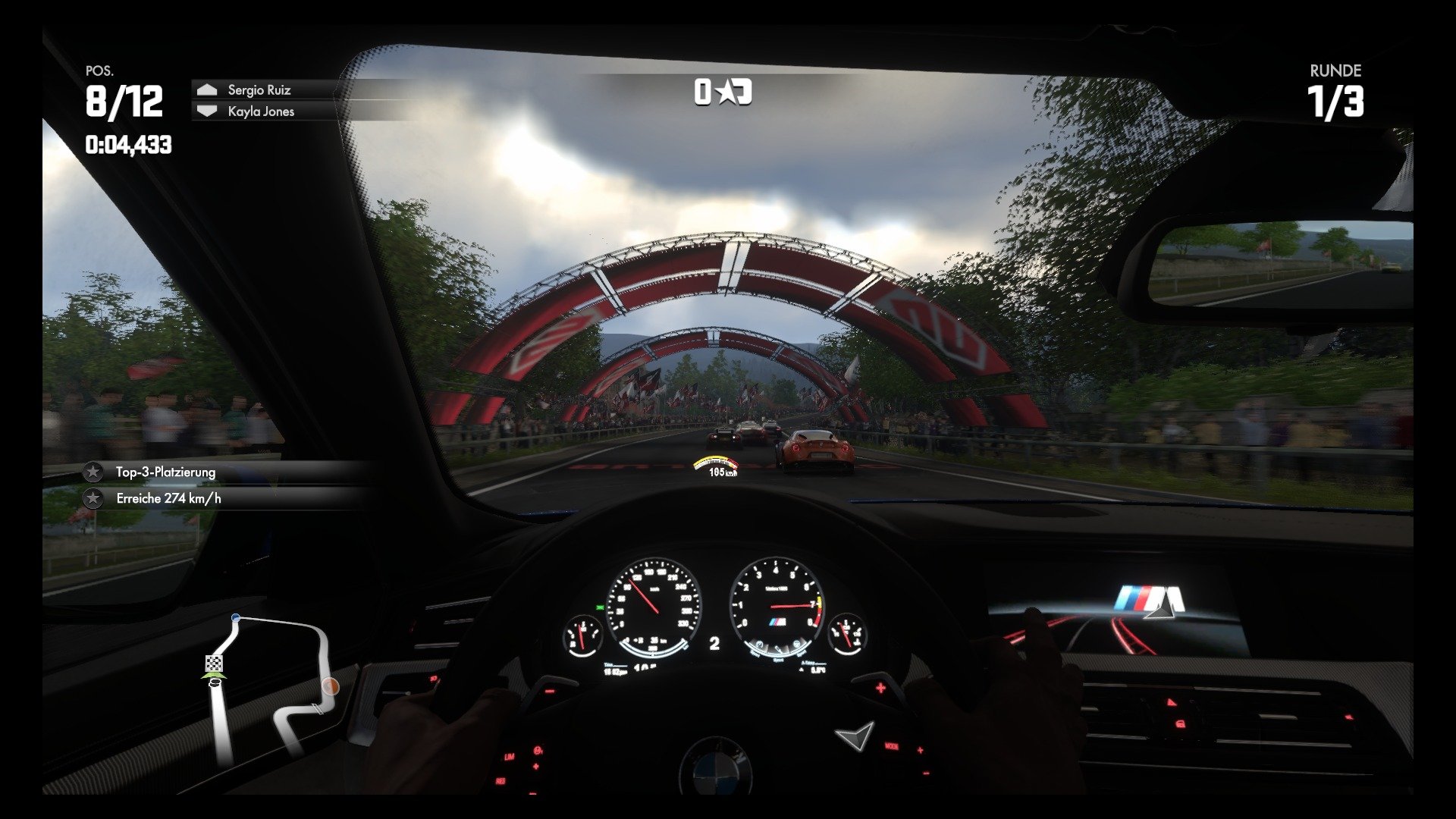Click the star icon beside Erreiche 274 km/h
This screenshot has height=819, width=1456.
tap(93, 499)
